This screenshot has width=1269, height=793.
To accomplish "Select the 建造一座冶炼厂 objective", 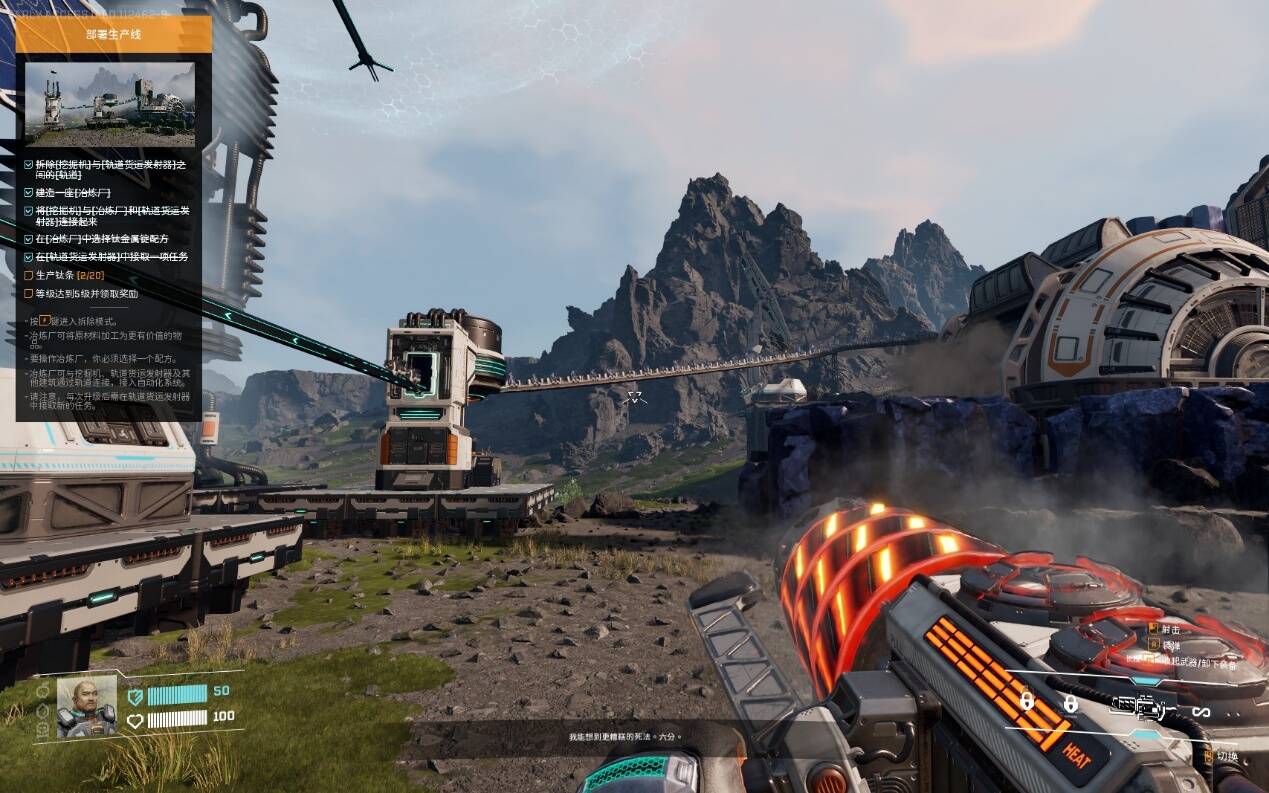I will tap(74, 192).
